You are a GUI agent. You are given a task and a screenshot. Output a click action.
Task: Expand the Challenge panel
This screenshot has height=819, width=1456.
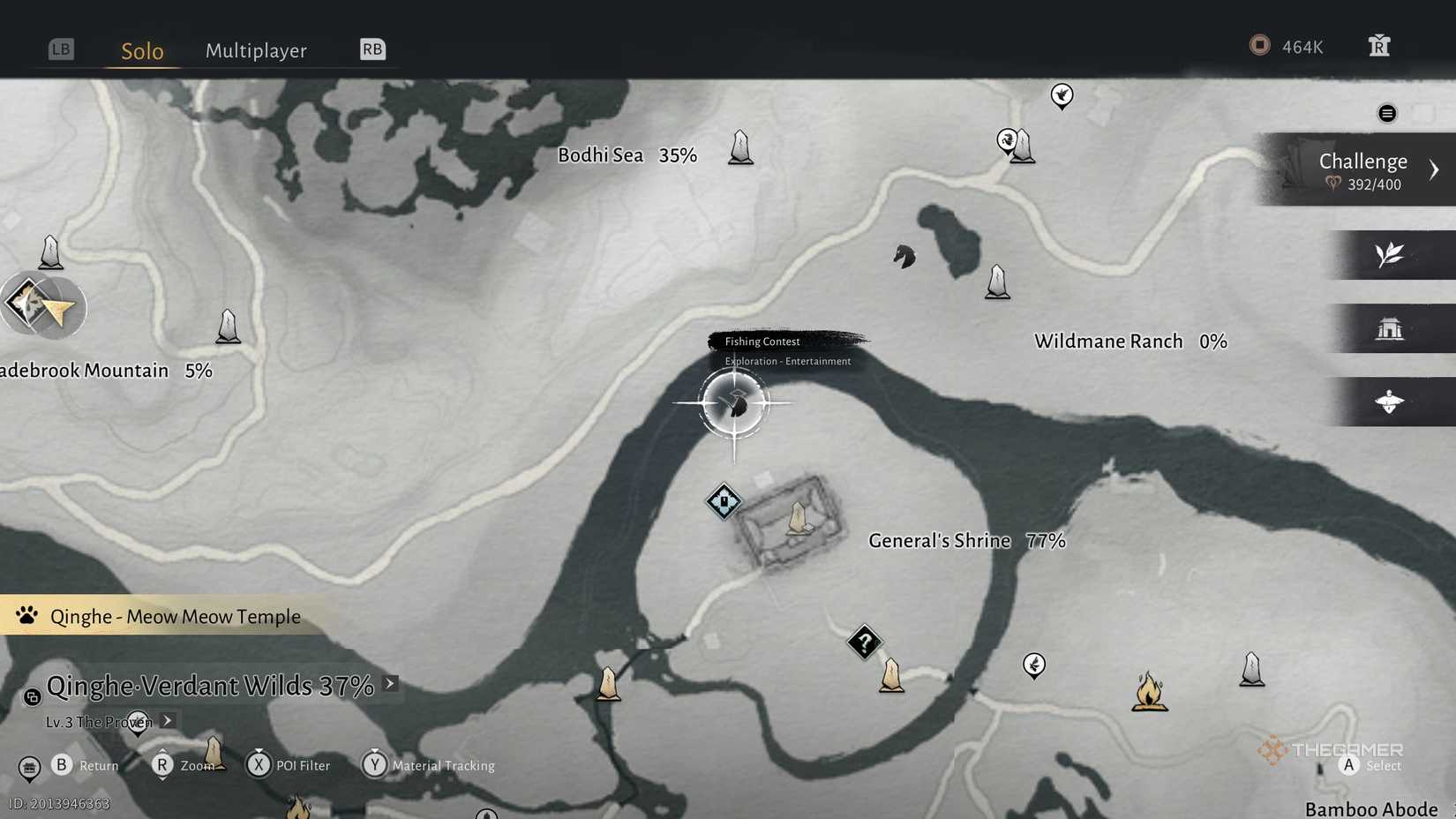[x=1435, y=169]
